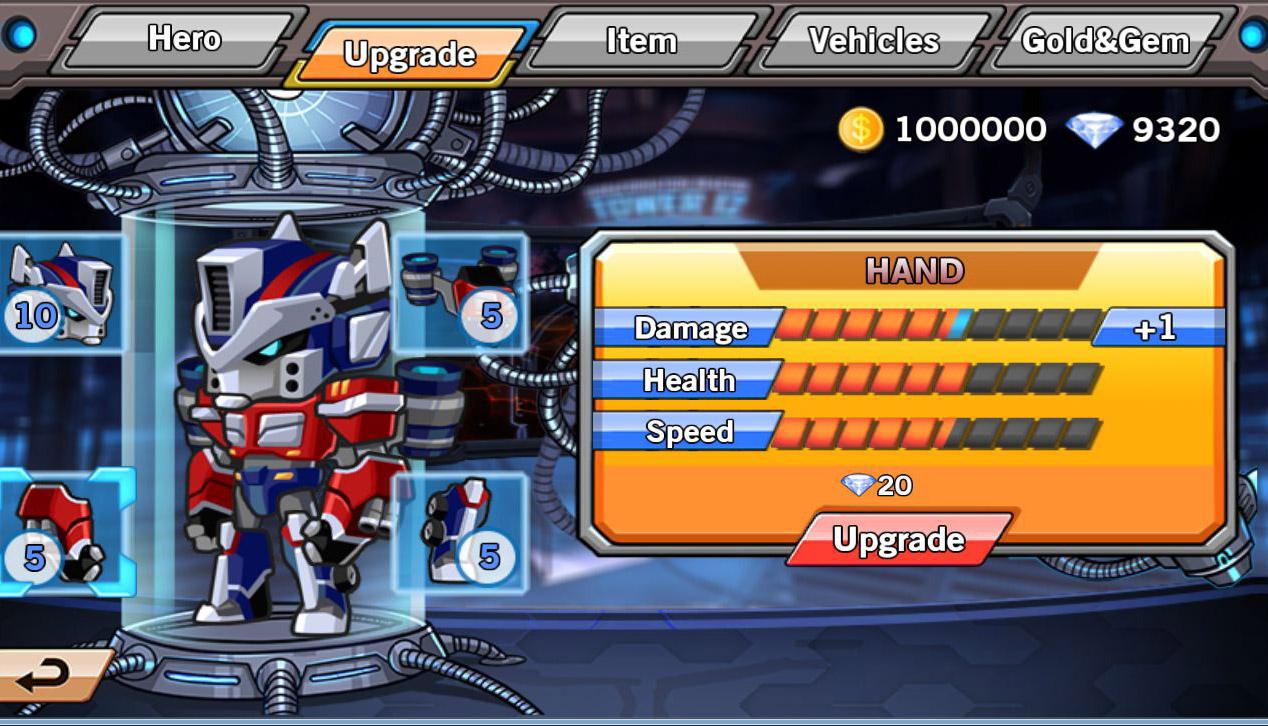Select the robot head part slot

pos(60,293)
